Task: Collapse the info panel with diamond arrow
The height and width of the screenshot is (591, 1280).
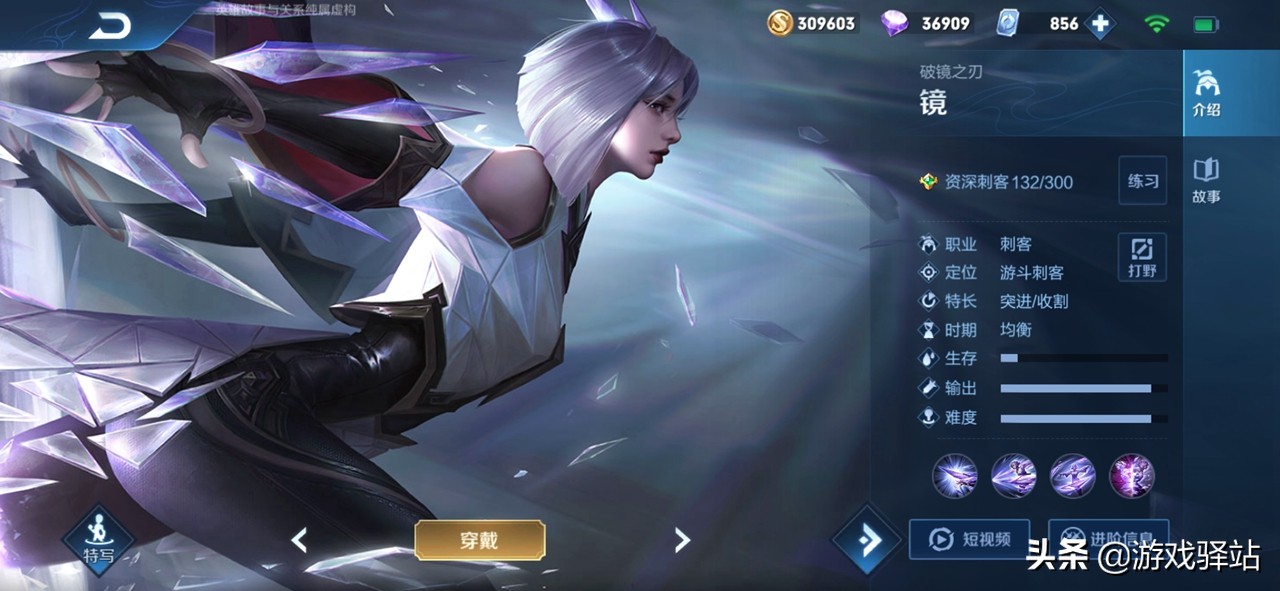Action: pos(866,541)
